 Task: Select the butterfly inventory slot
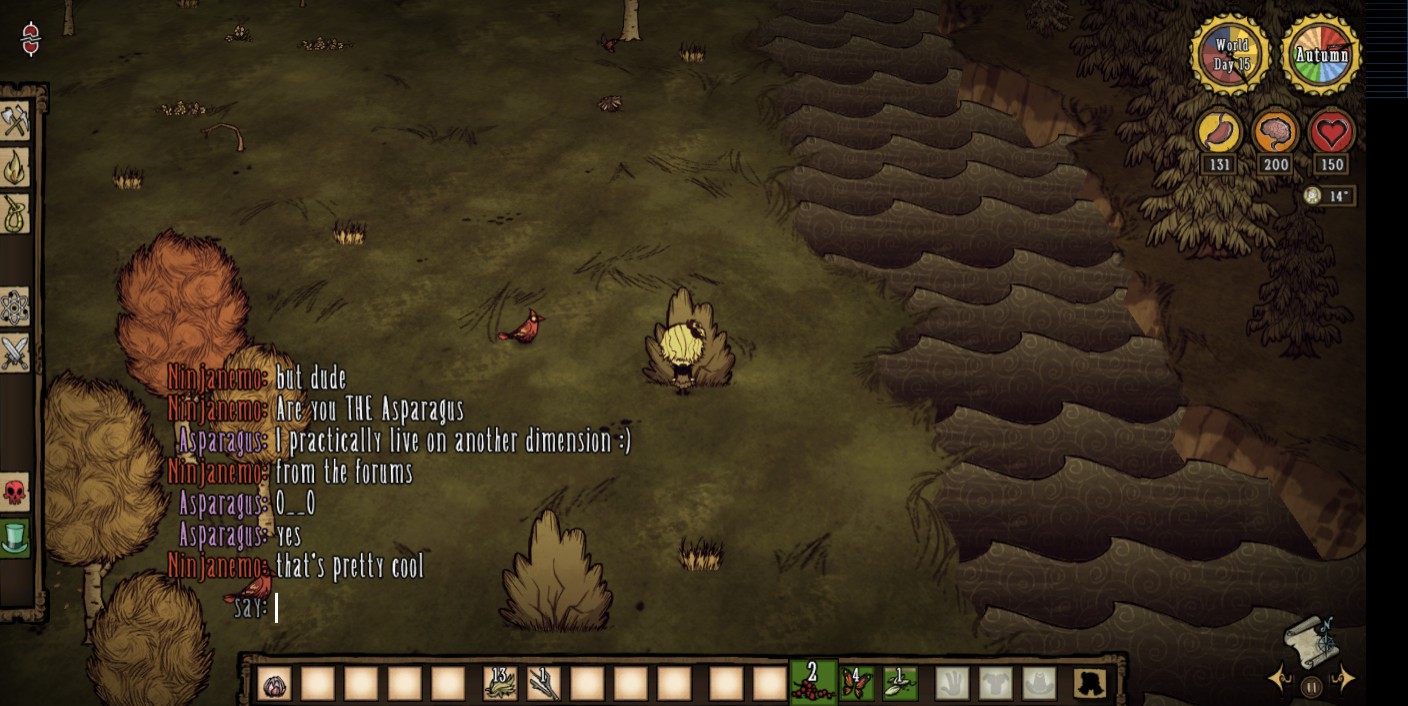[857, 684]
